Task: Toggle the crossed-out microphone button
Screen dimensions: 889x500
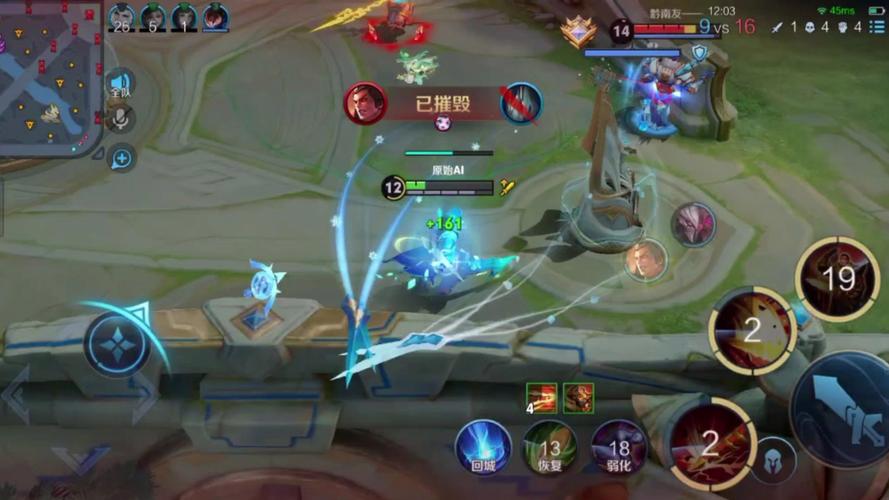Action: [x=121, y=119]
